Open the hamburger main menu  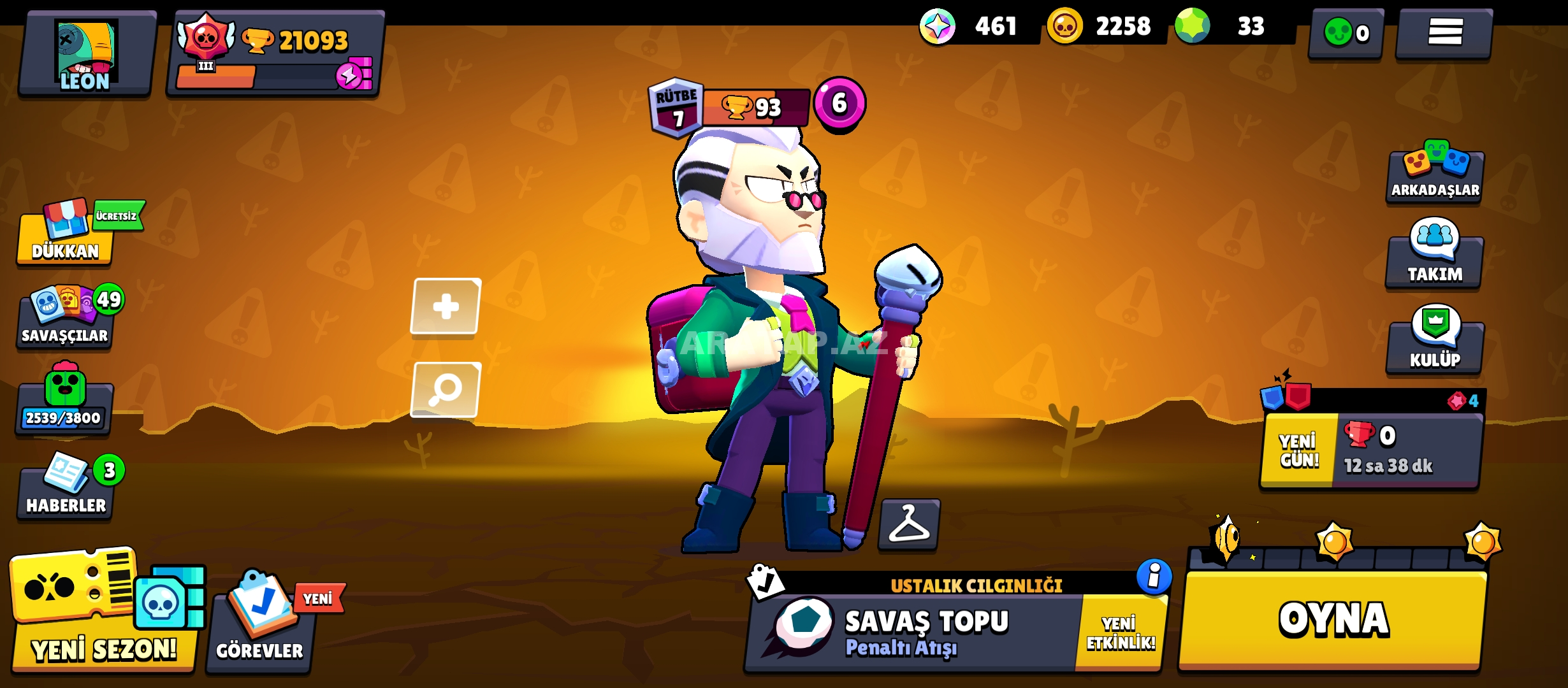click(x=1444, y=32)
